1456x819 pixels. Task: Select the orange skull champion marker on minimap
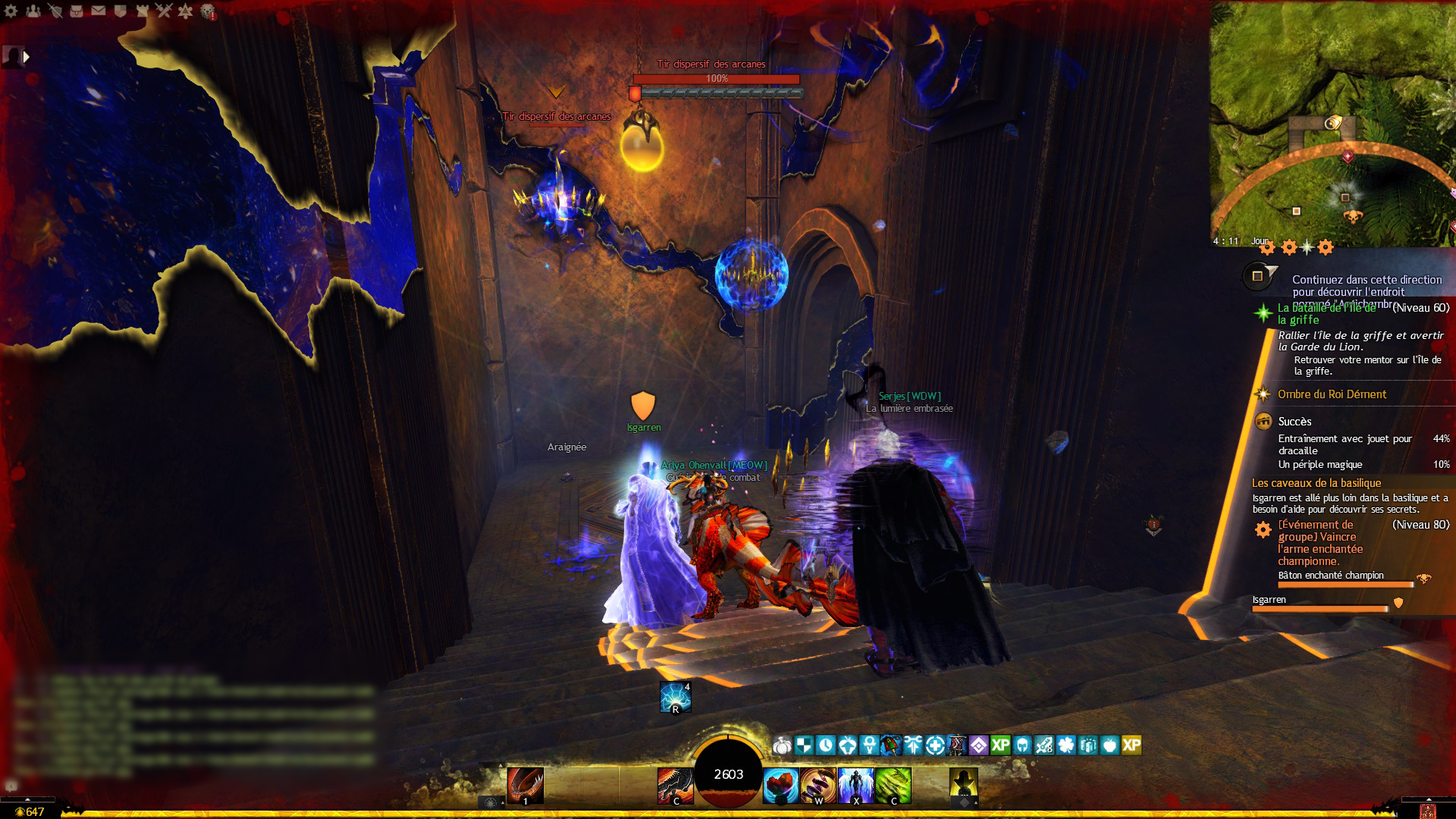[x=1351, y=217]
